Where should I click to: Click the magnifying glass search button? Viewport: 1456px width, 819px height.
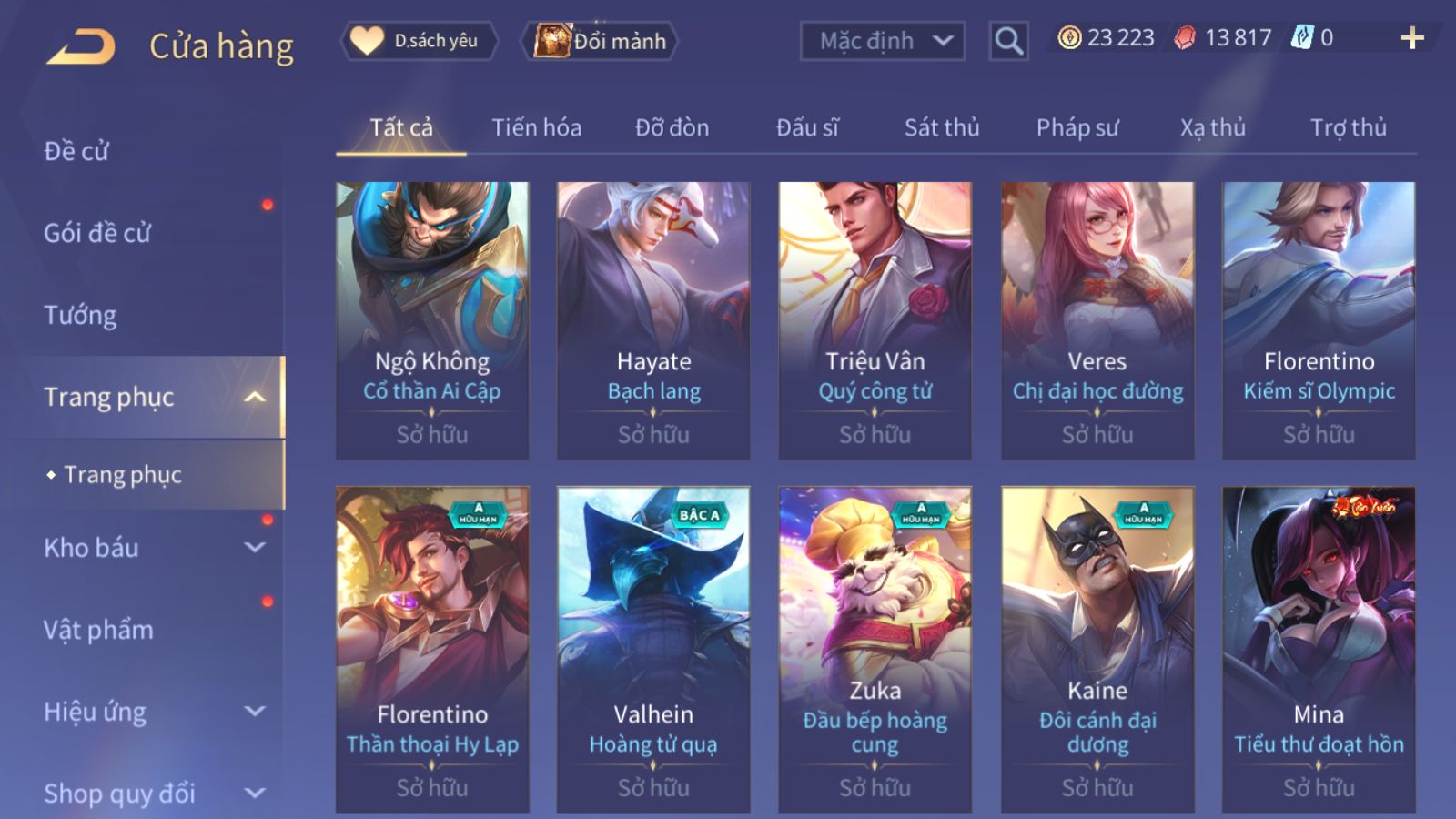(1008, 41)
